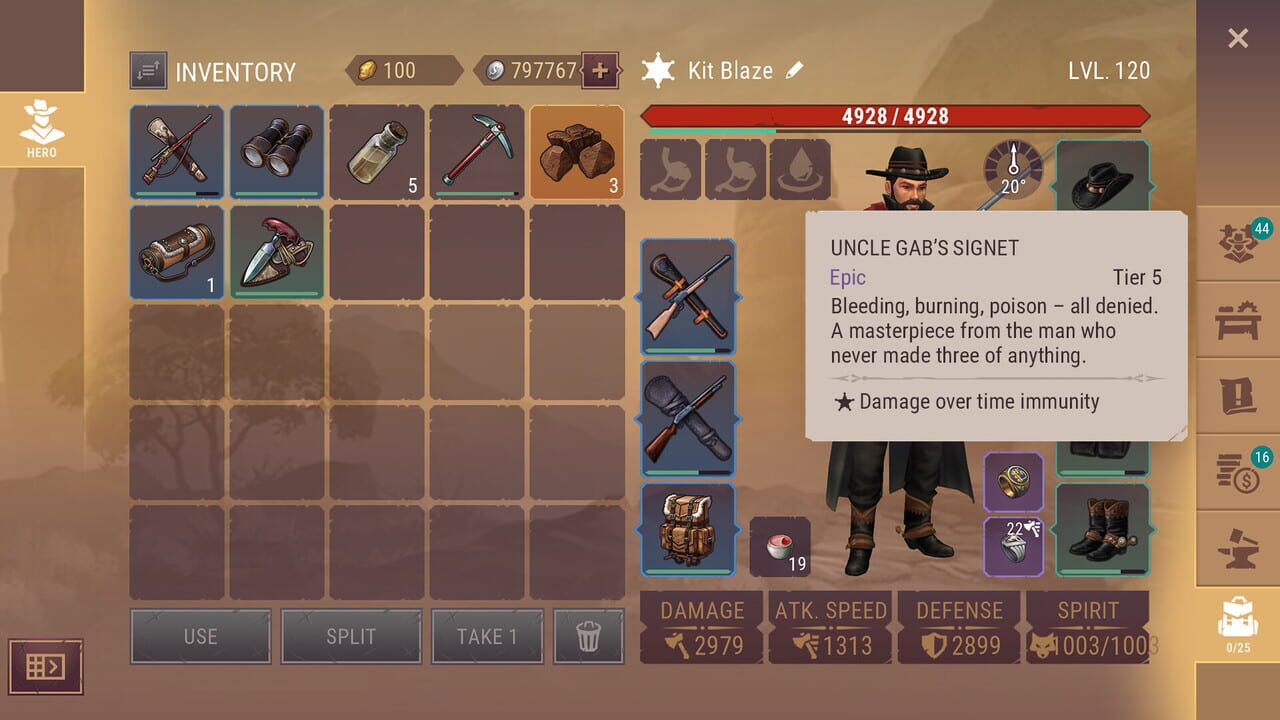This screenshot has height=720, width=1280.
Task: Open the quests journal icon
Action: (x=1240, y=398)
